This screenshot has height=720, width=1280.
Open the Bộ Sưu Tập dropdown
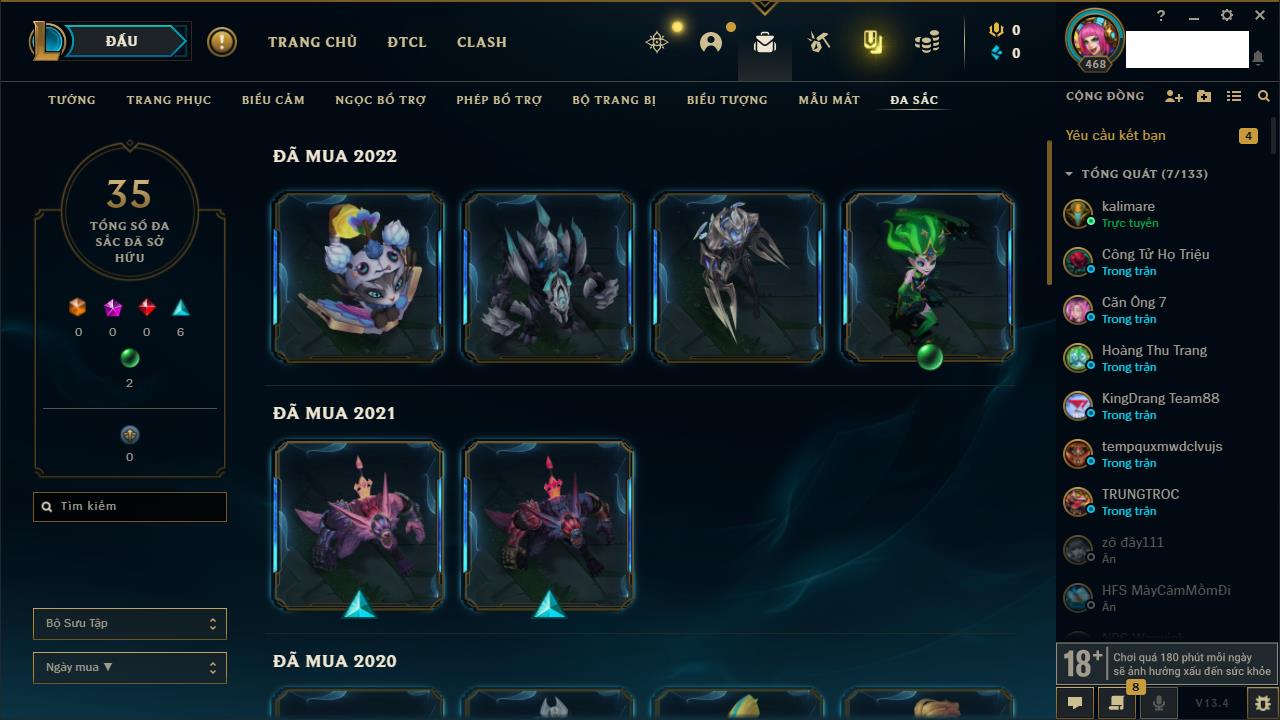(130, 624)
